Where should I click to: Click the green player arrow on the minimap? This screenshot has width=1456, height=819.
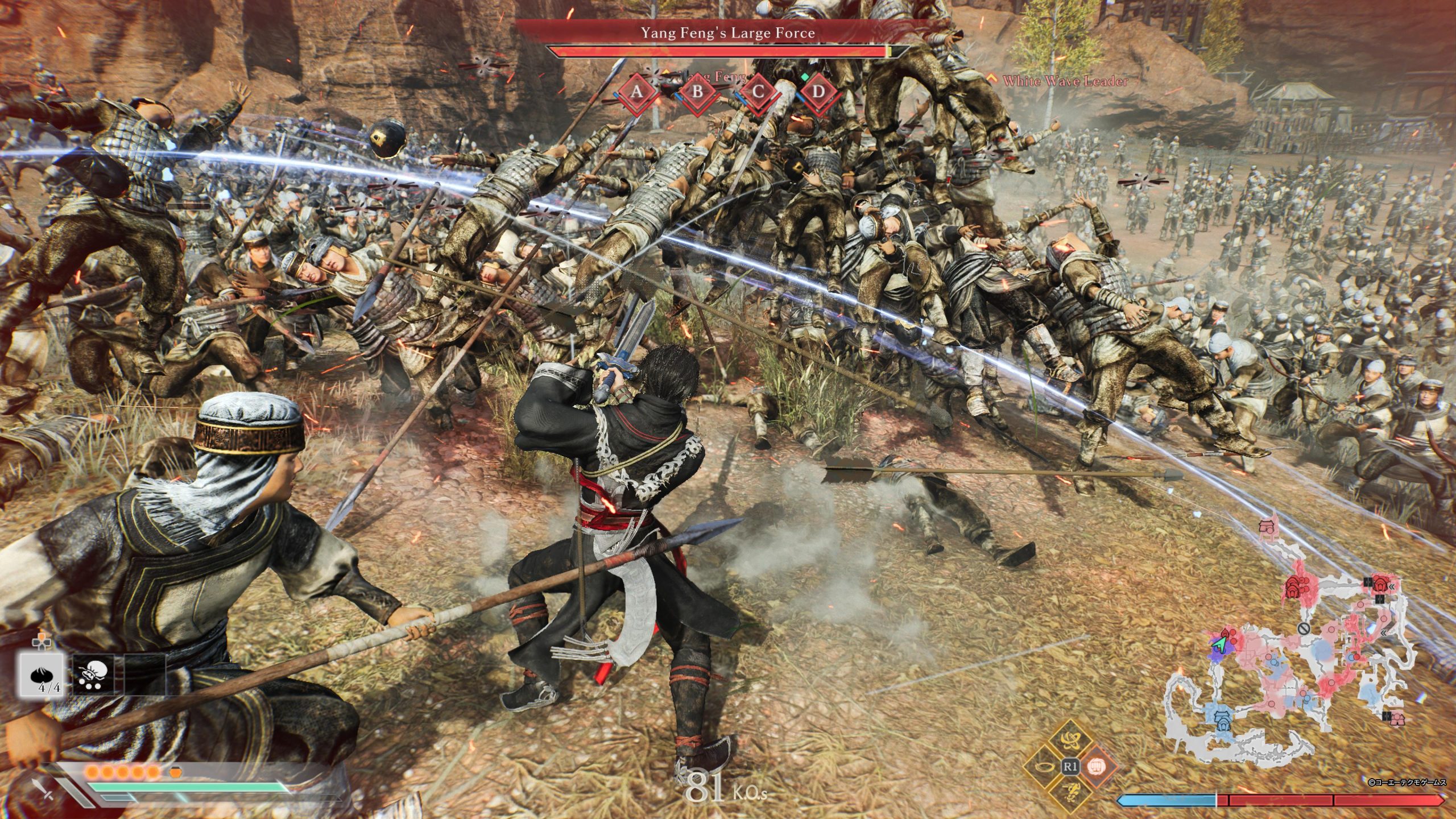tap(1219, 644)
